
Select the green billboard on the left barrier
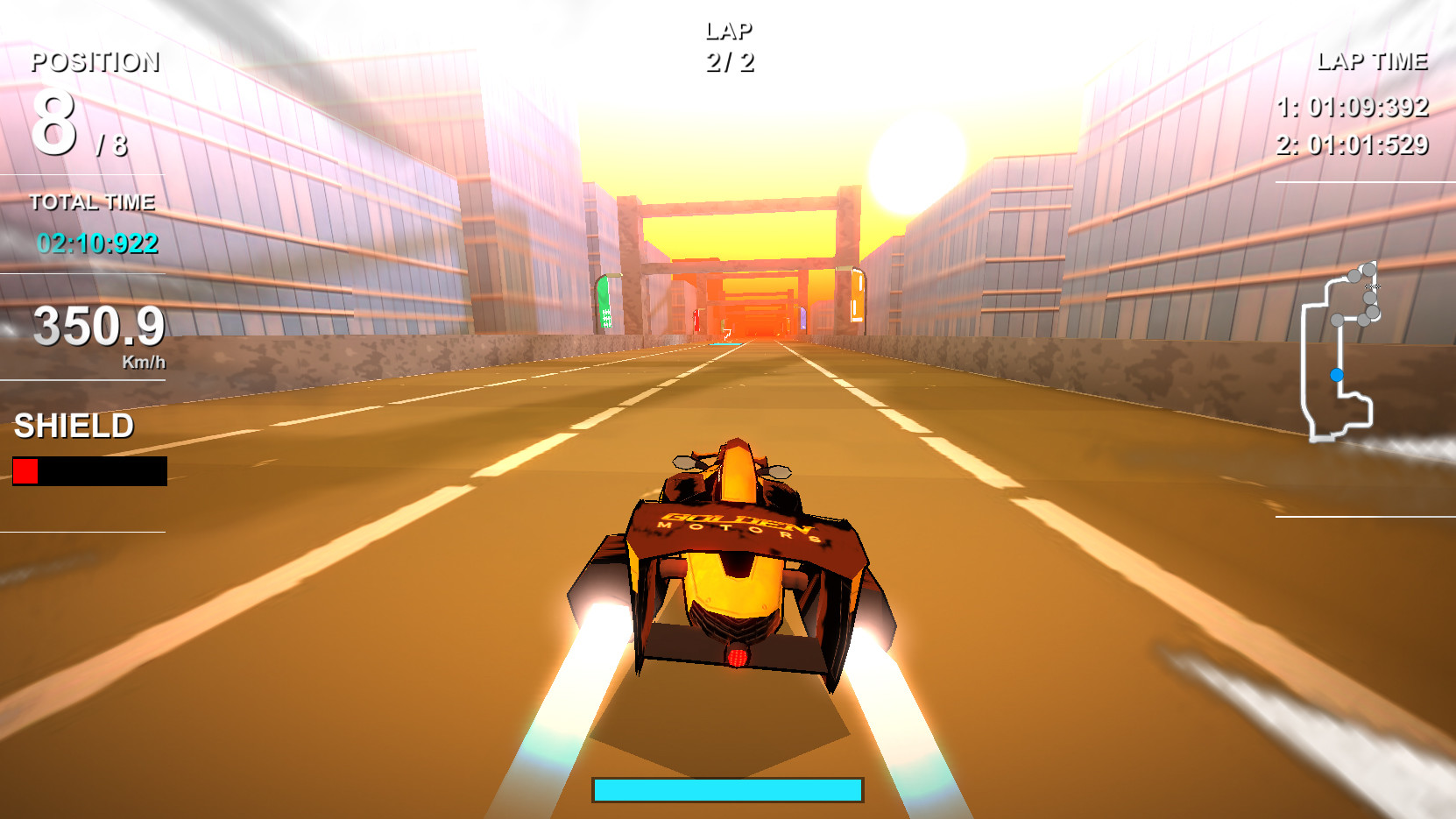click(604, 302)
